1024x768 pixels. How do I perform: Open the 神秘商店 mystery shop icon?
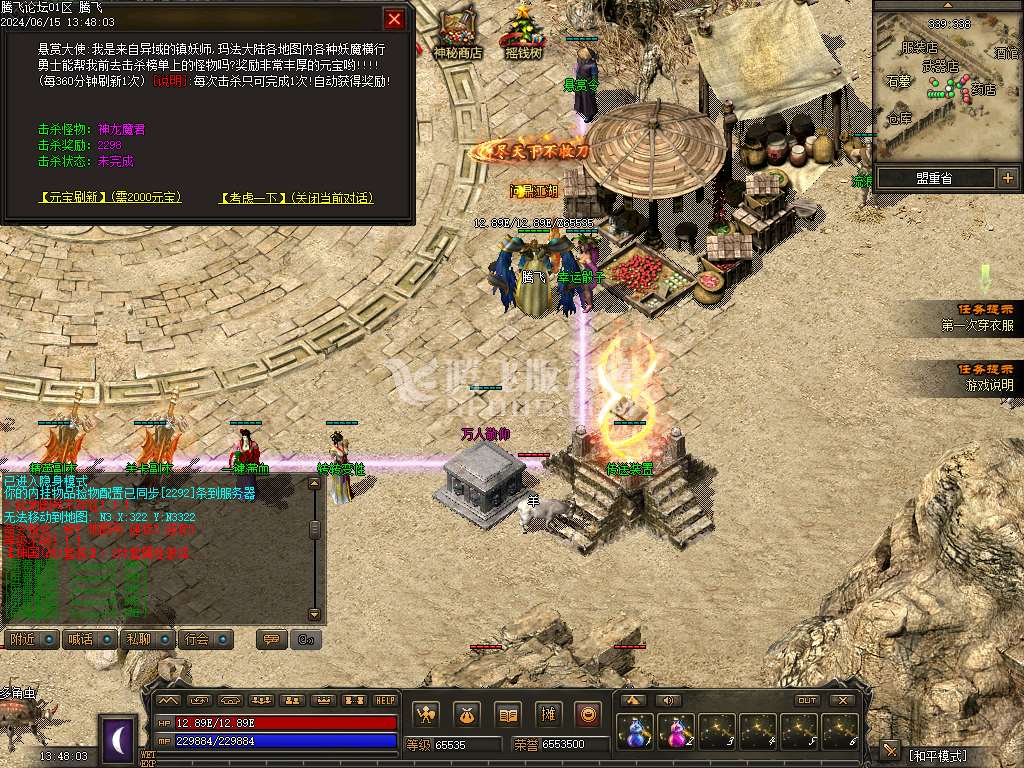click(x=458, y=33)
